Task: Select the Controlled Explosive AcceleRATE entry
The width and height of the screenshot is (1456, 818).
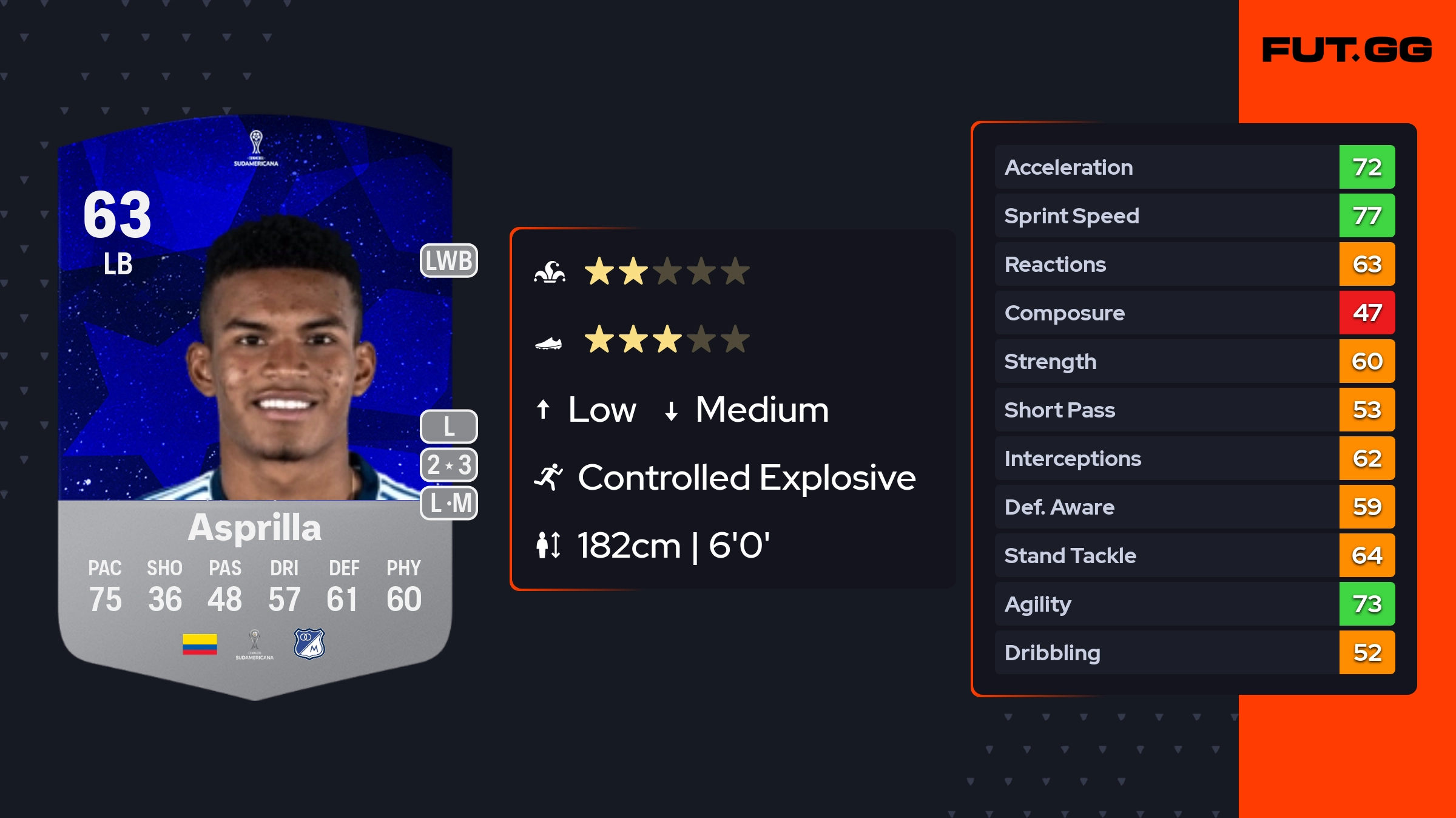Action: point(725,478)
